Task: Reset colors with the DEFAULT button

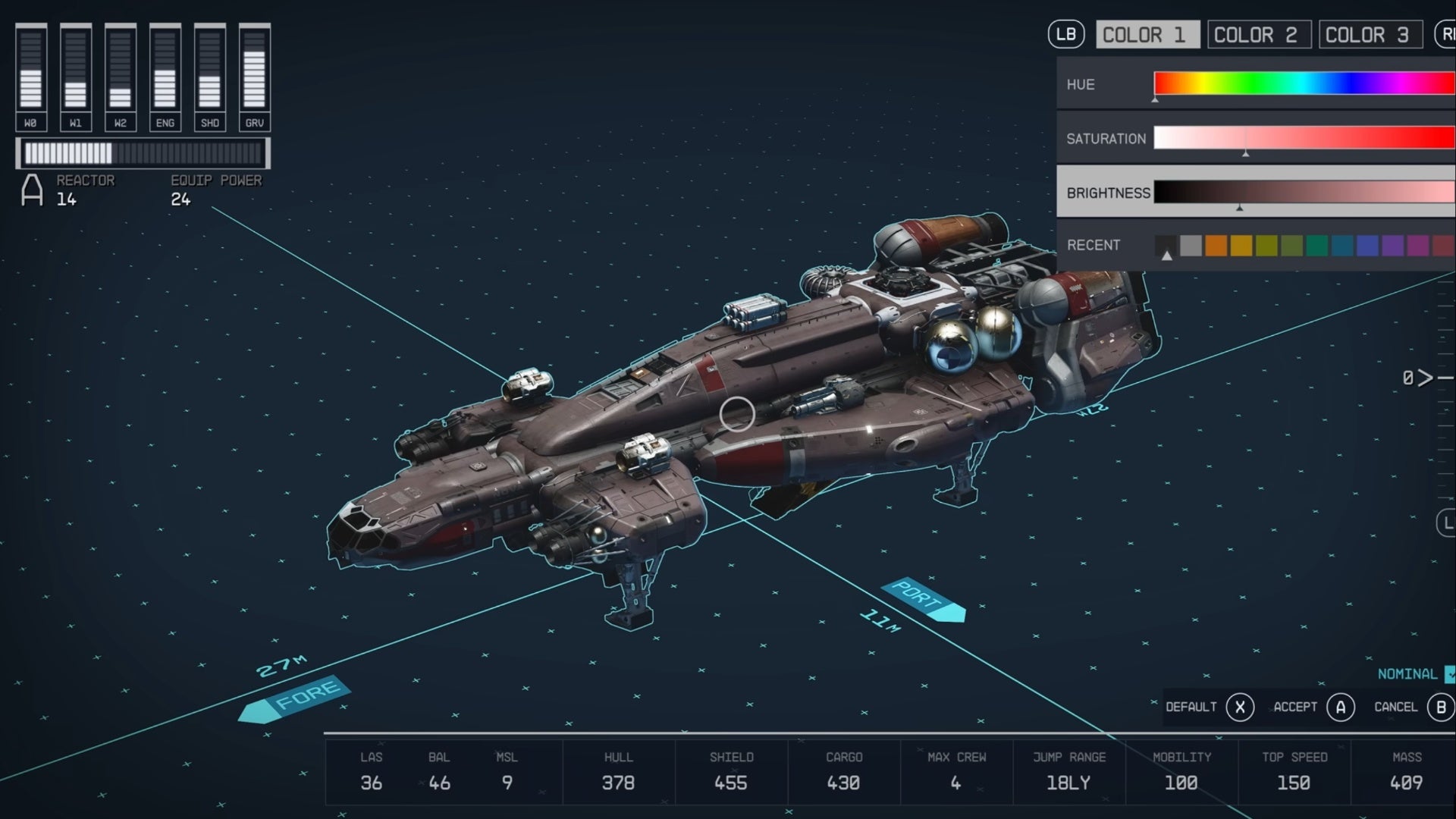Action: pos(1211,707)
